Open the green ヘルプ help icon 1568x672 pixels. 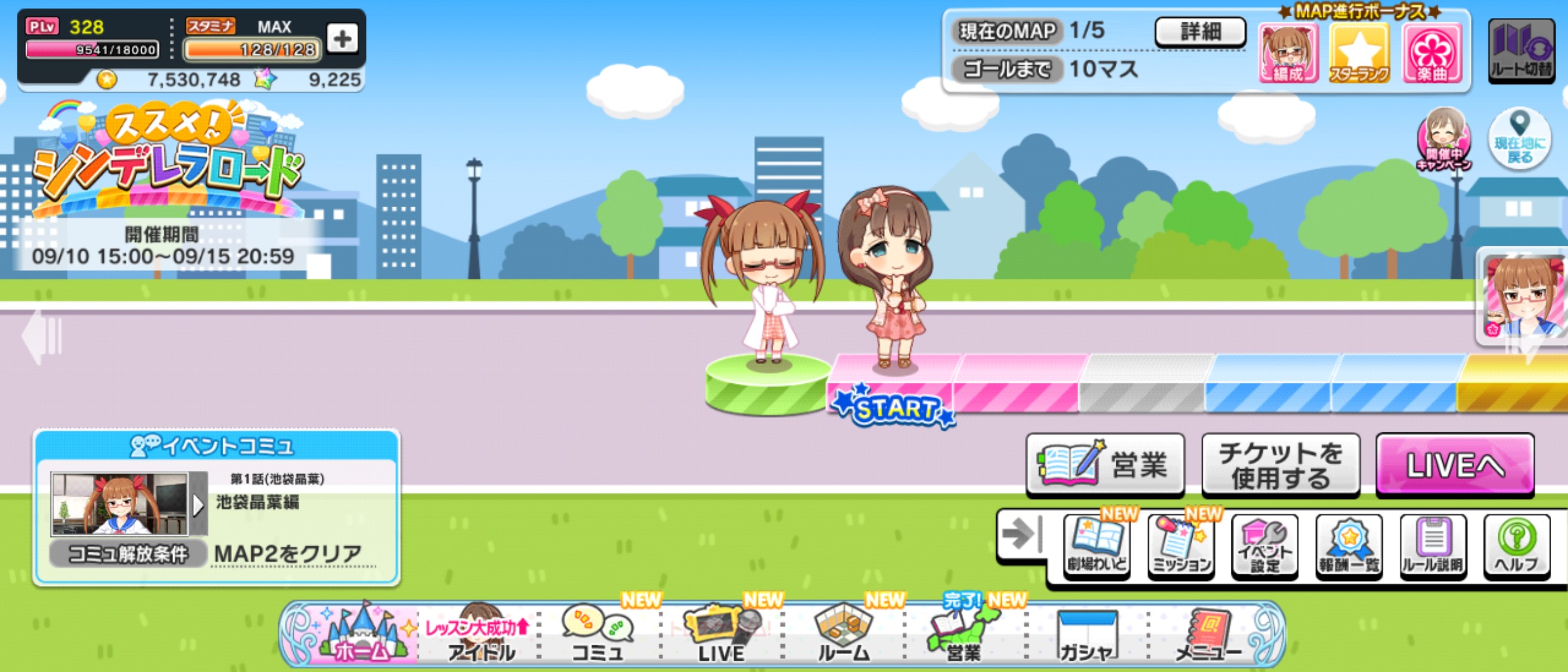1518,546
